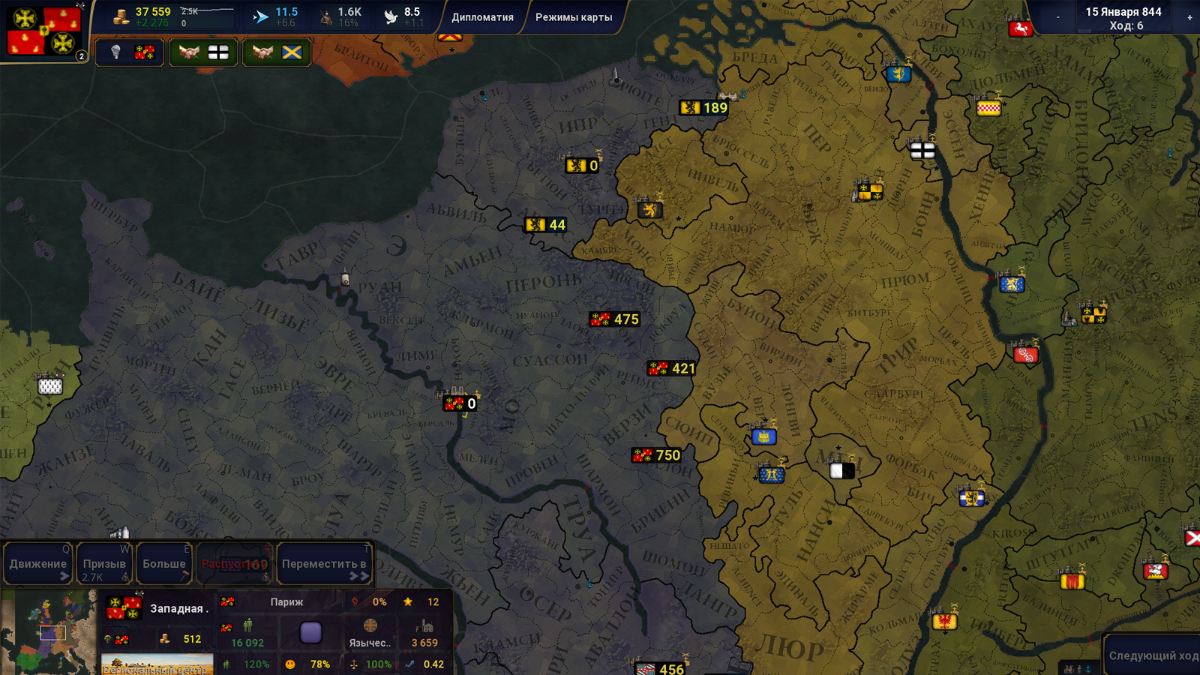Open the Больше (Build more) button
Screen dimensions: 1200x675
click(164, 564)
